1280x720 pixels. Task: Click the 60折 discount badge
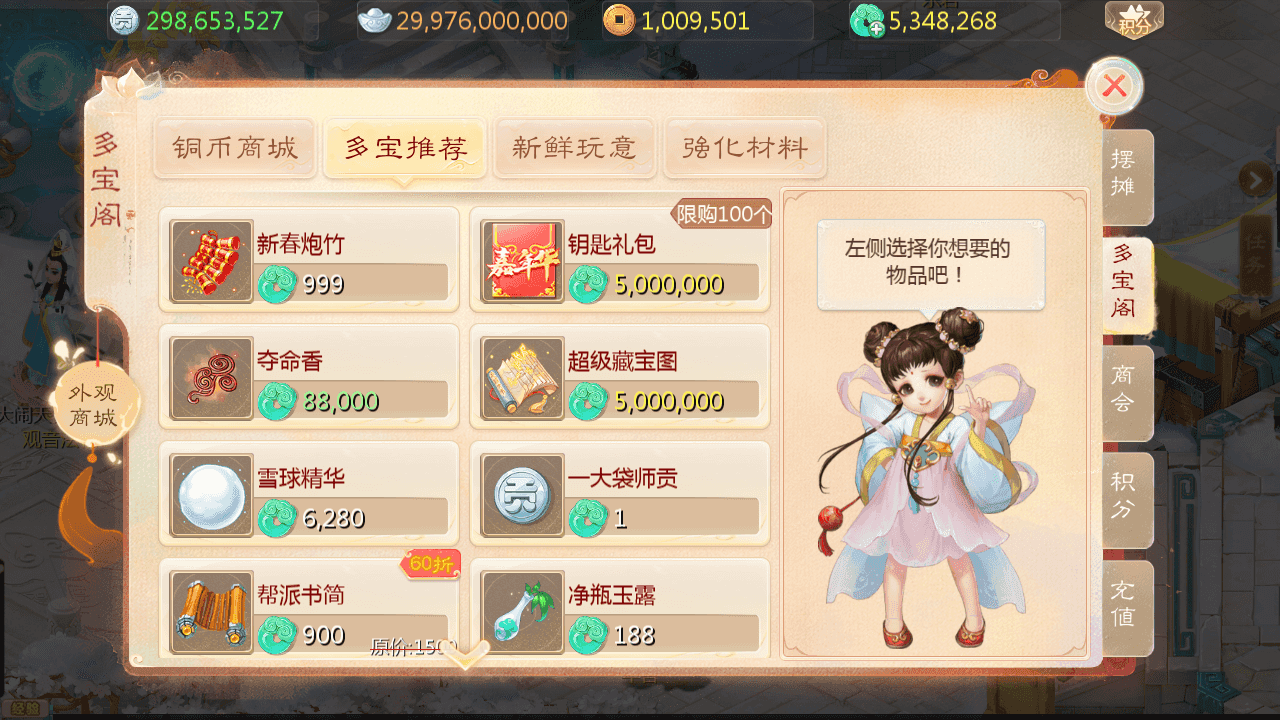[x=431, y=566]
